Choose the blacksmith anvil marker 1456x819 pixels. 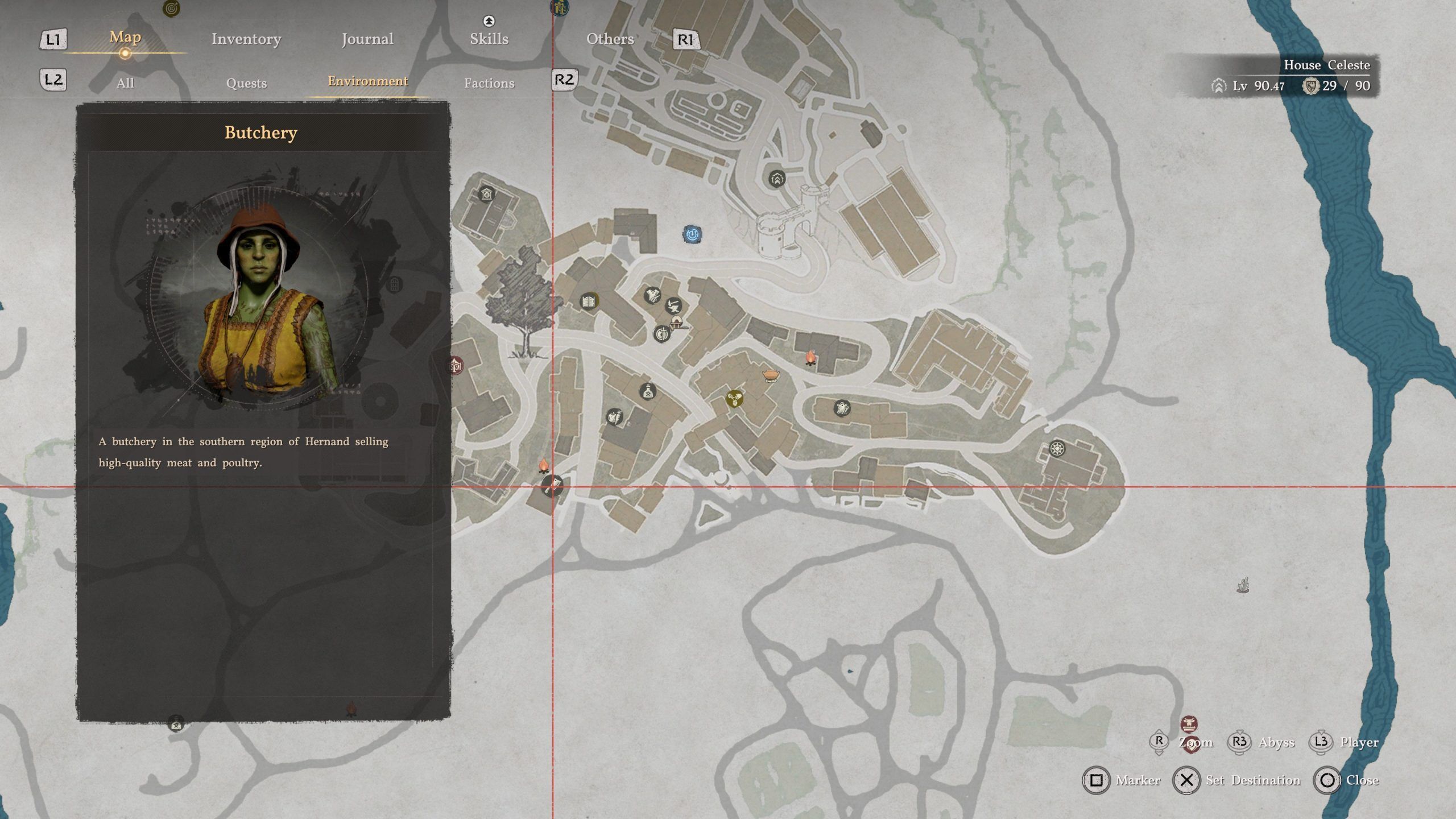pyautogui.click(x=674, y=305)
